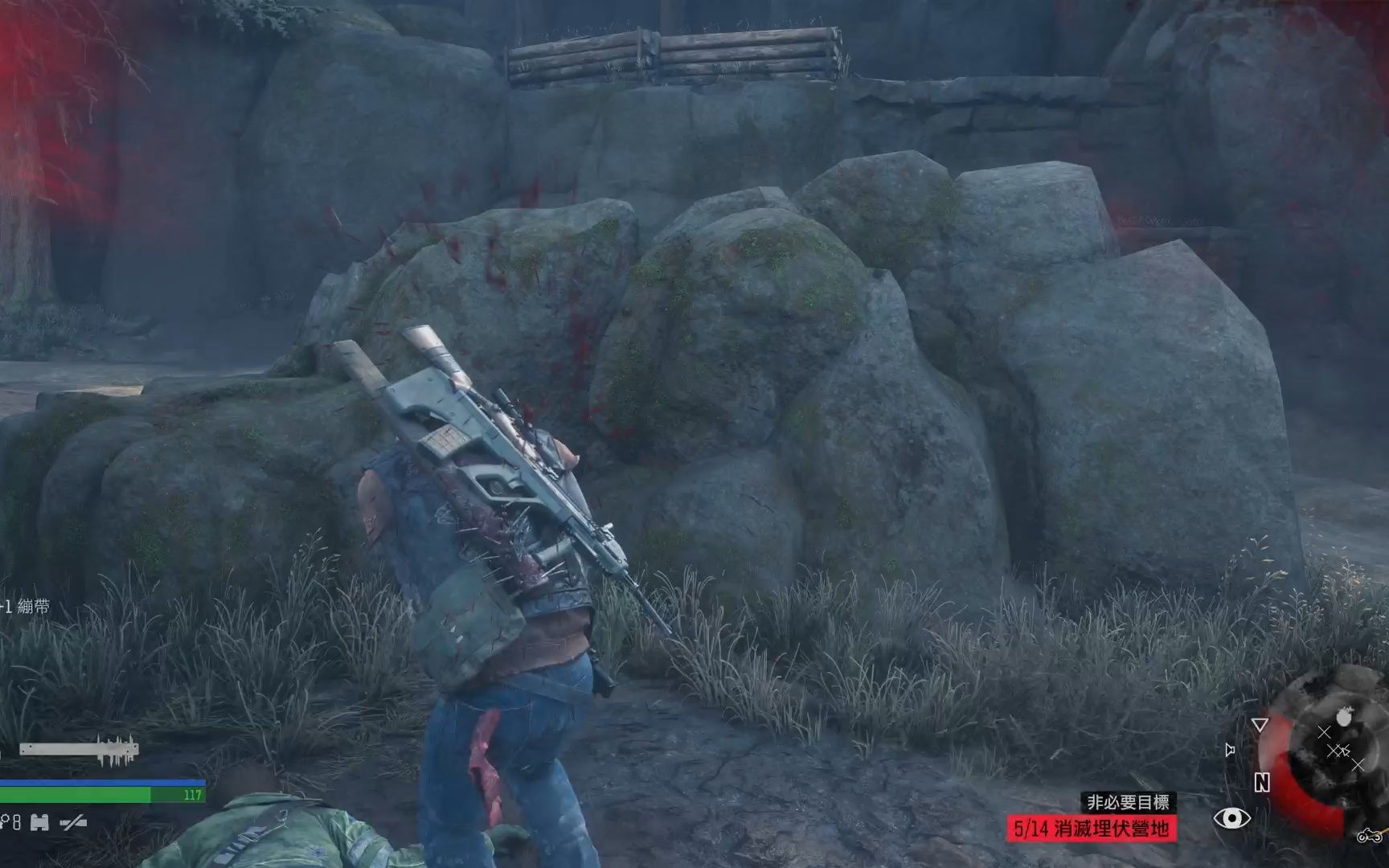
Task: Click the N compass marker
Action: click(x=1262, y=783)
